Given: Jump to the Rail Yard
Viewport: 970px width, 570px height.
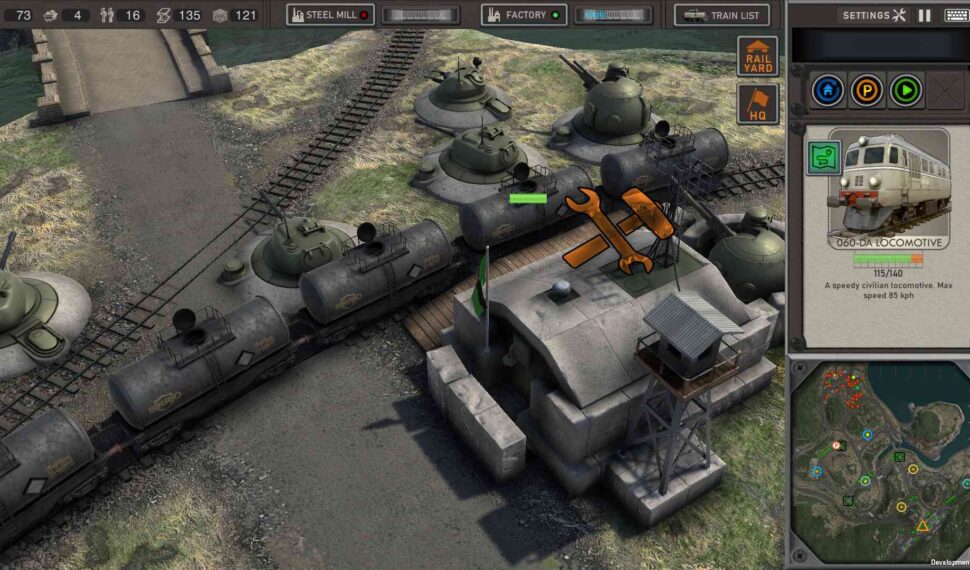Looking at the screenshot, I should pyautogui.click(x=758, y=57).
